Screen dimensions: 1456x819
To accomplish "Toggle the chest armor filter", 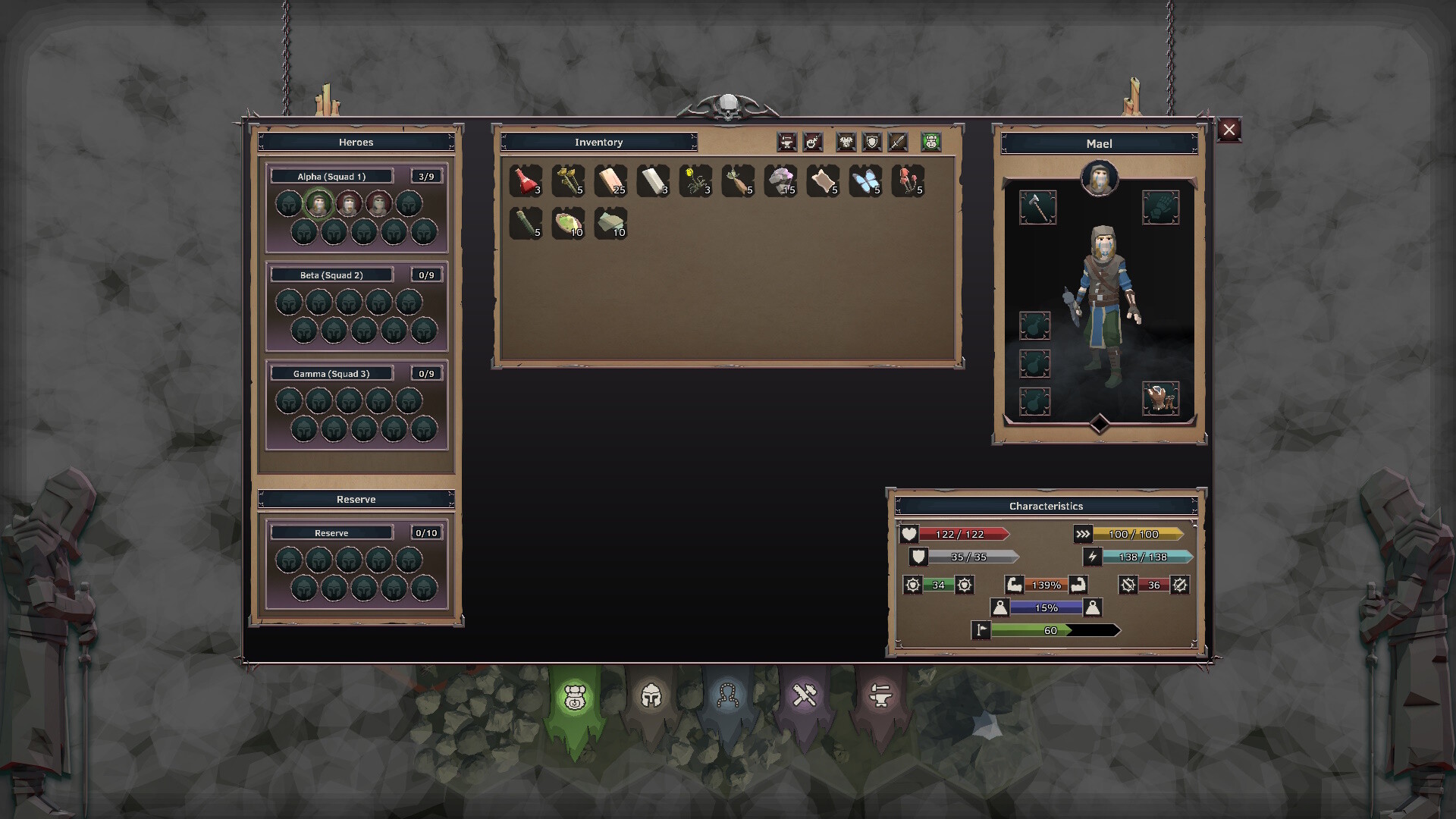I will (x=846, y=142).
